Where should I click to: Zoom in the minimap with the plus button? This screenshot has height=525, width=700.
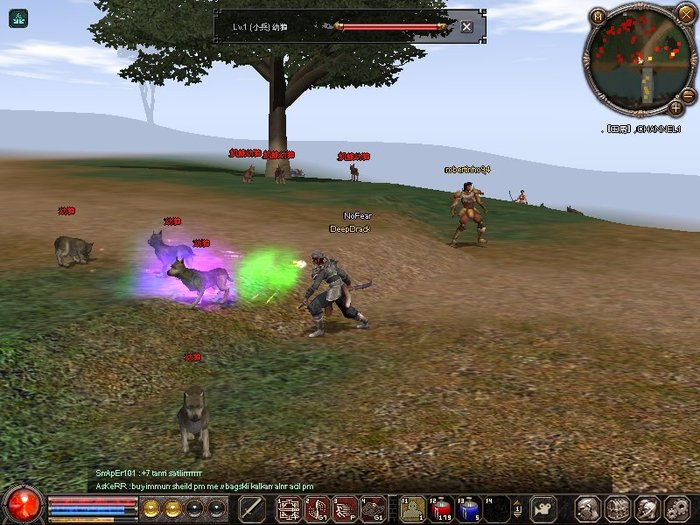click(x=676, y=106)
